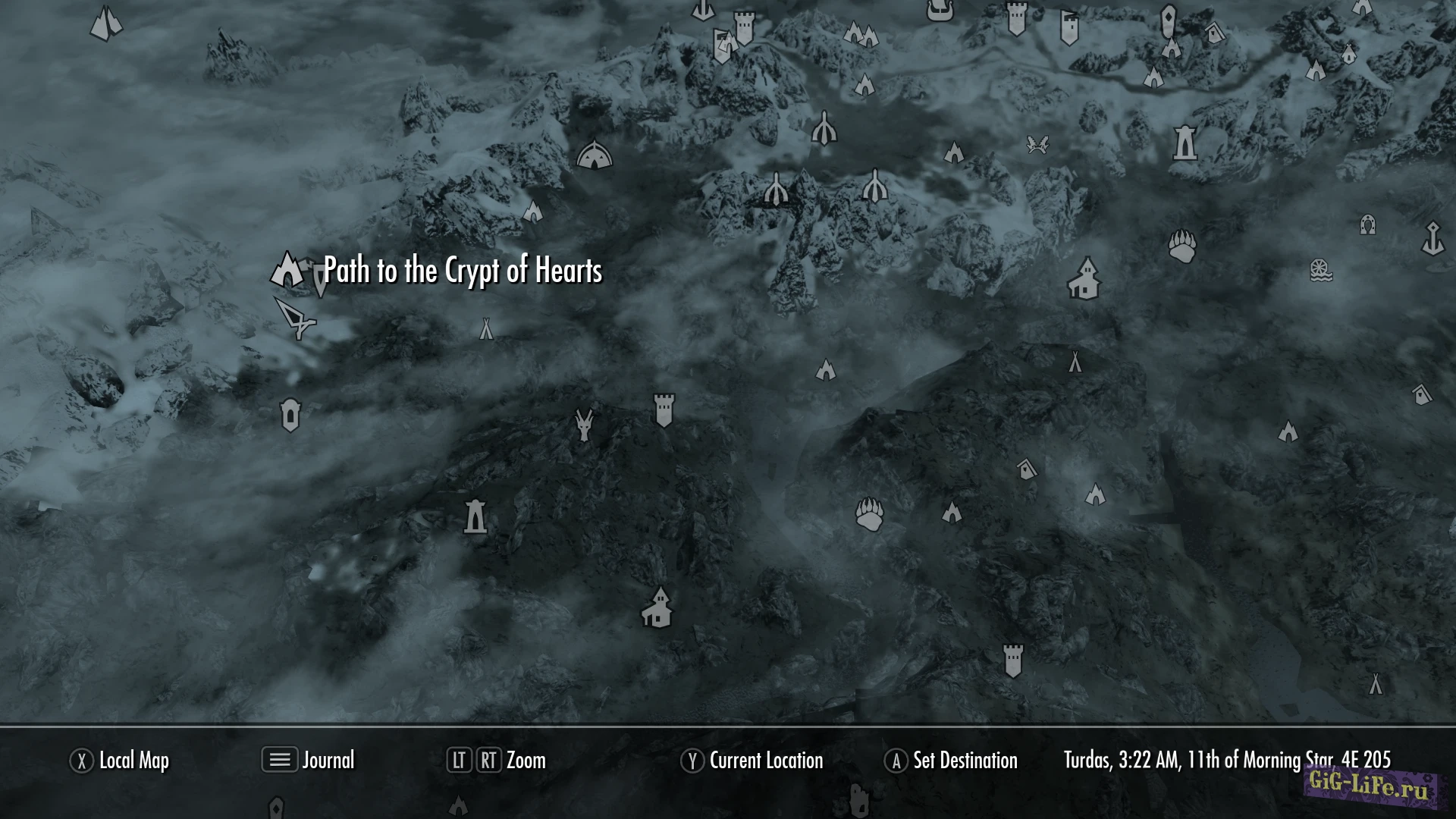
Task: Choose Set Destination option
Action: [x=952, y=761]
